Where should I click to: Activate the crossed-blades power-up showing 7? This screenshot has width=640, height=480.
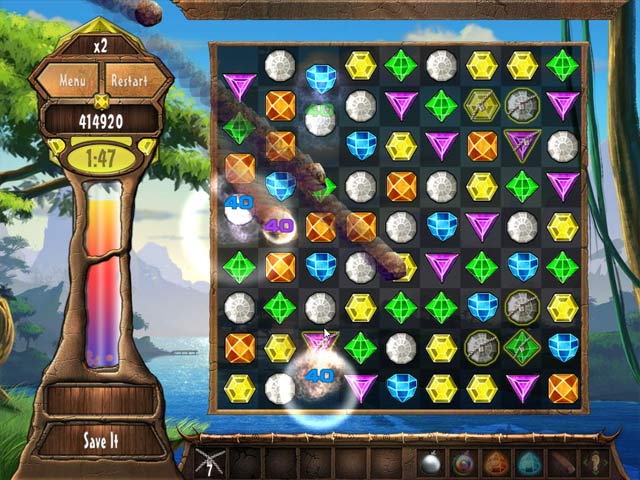(208, 462)
